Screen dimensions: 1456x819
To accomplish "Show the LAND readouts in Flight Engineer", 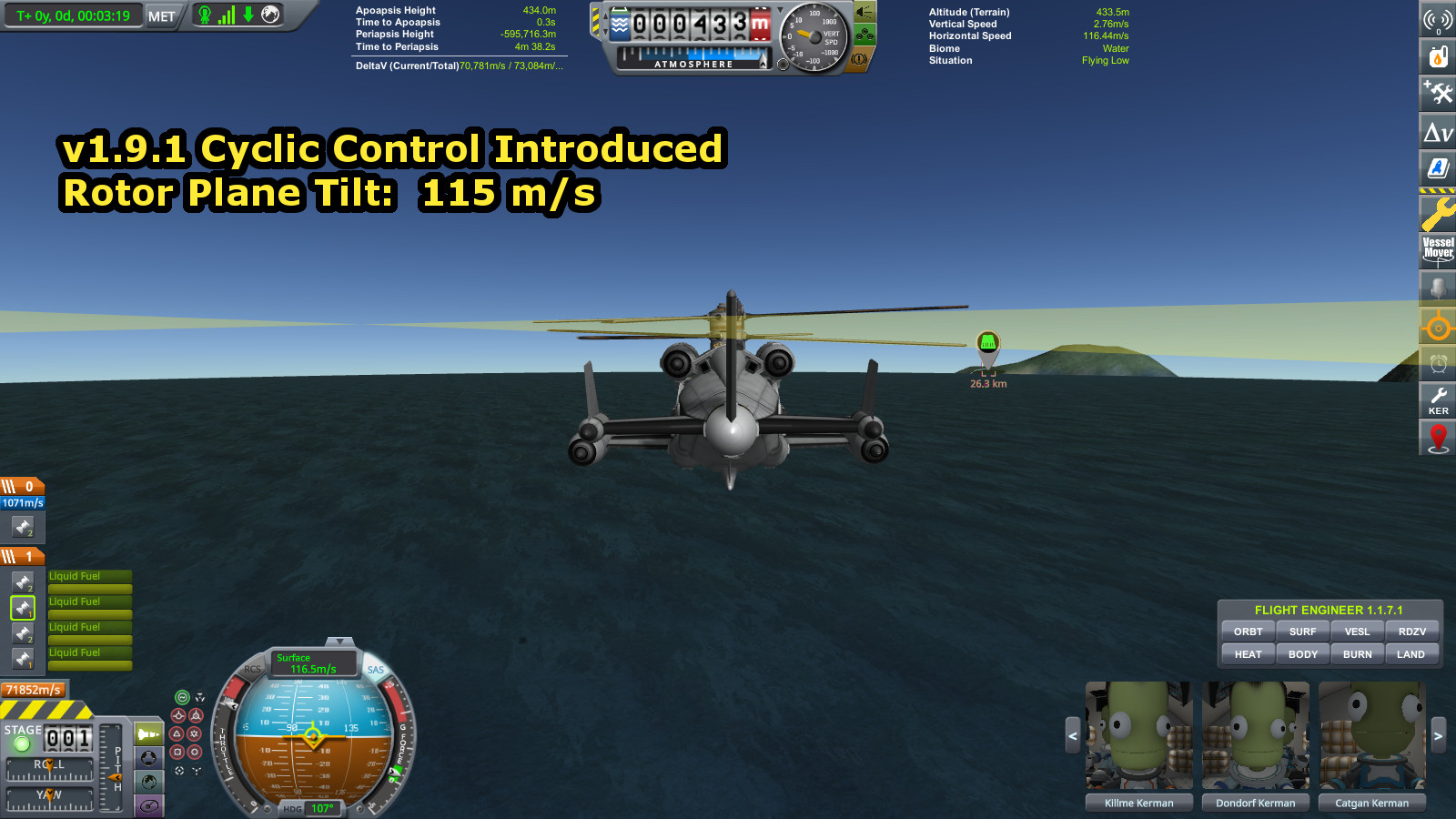I will 1410,654.
